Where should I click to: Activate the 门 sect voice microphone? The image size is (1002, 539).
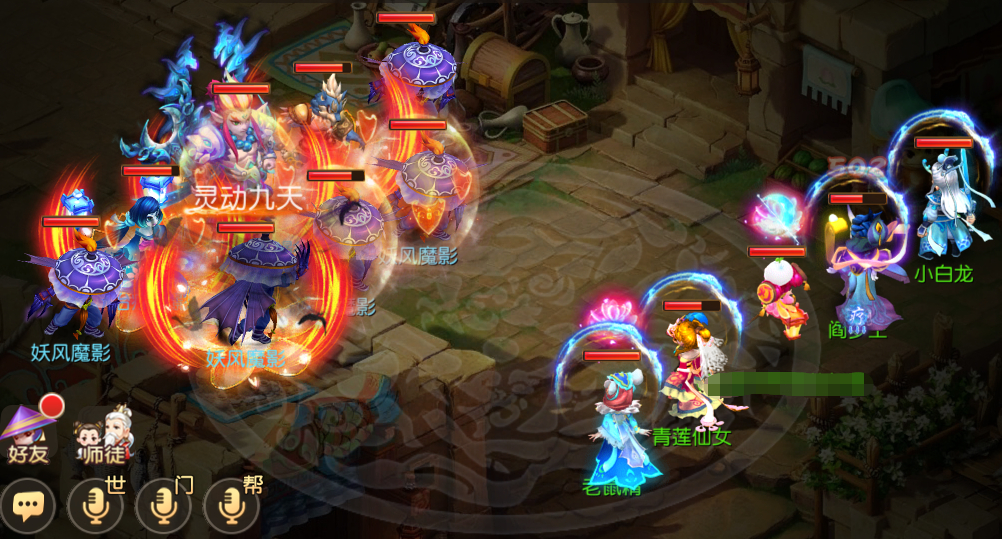point(163,507)
